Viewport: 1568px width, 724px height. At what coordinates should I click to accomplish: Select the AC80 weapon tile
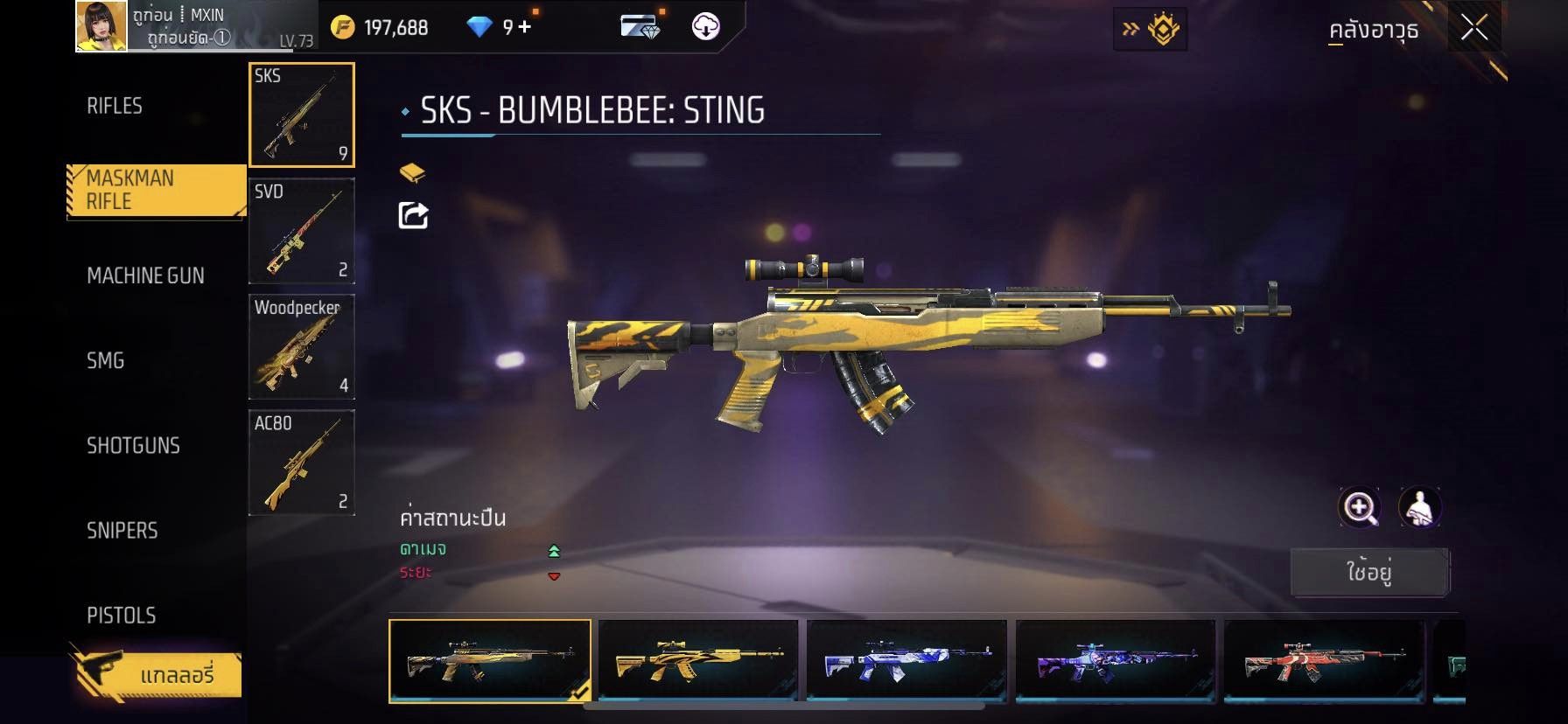point(302,463)
